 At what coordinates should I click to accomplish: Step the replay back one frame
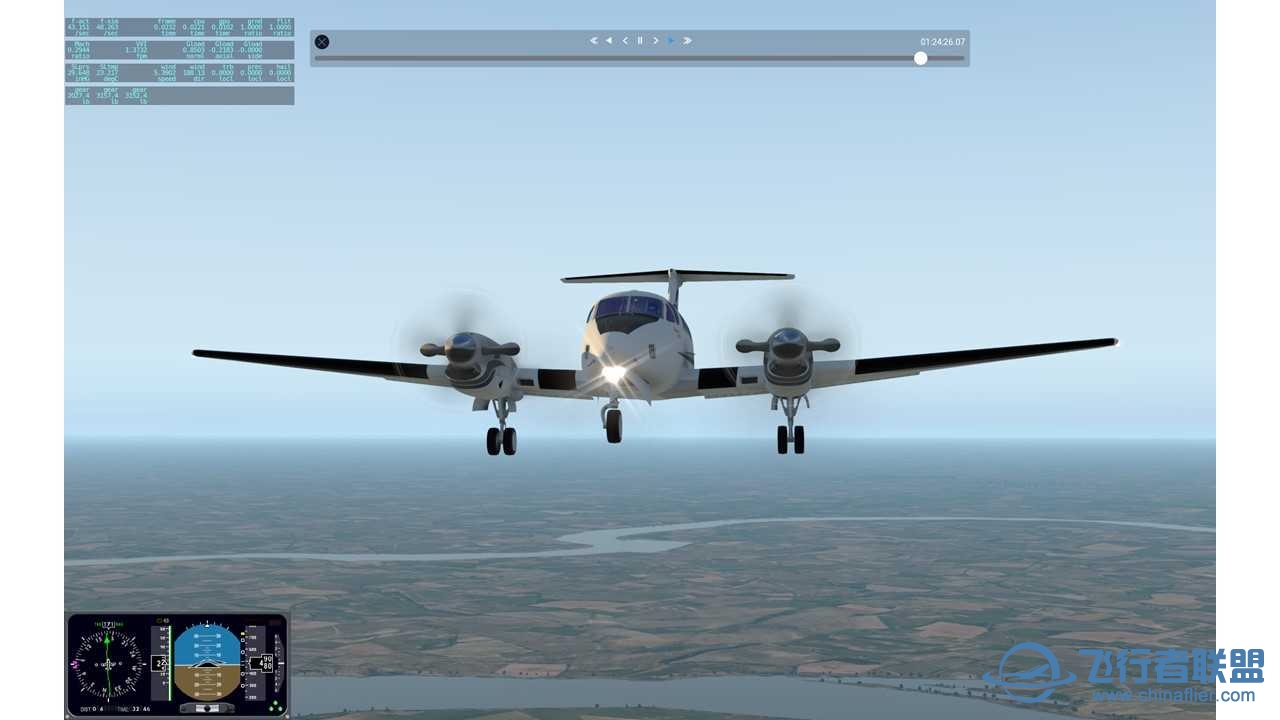625,41
